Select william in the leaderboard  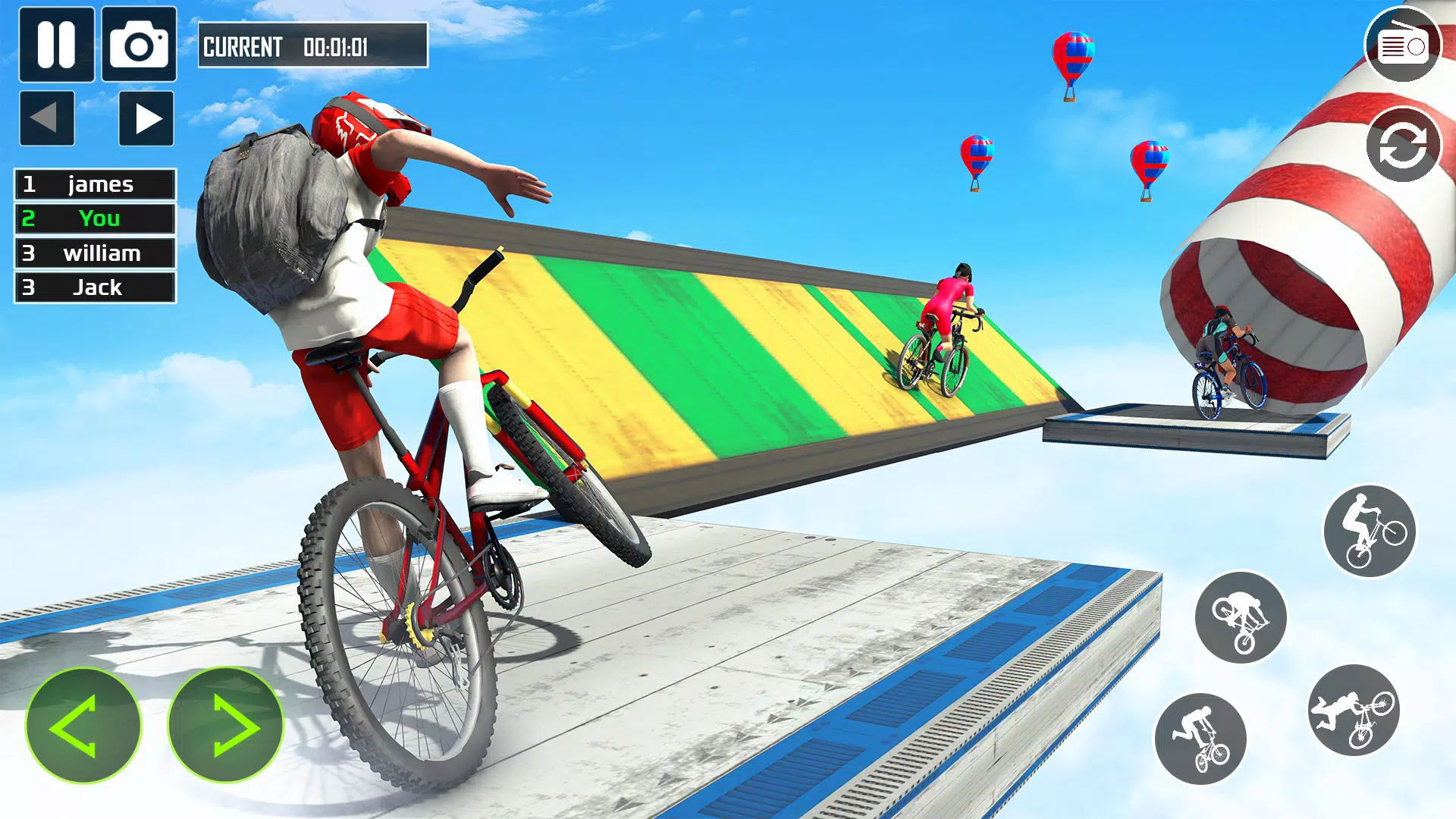tap(95, 253)
